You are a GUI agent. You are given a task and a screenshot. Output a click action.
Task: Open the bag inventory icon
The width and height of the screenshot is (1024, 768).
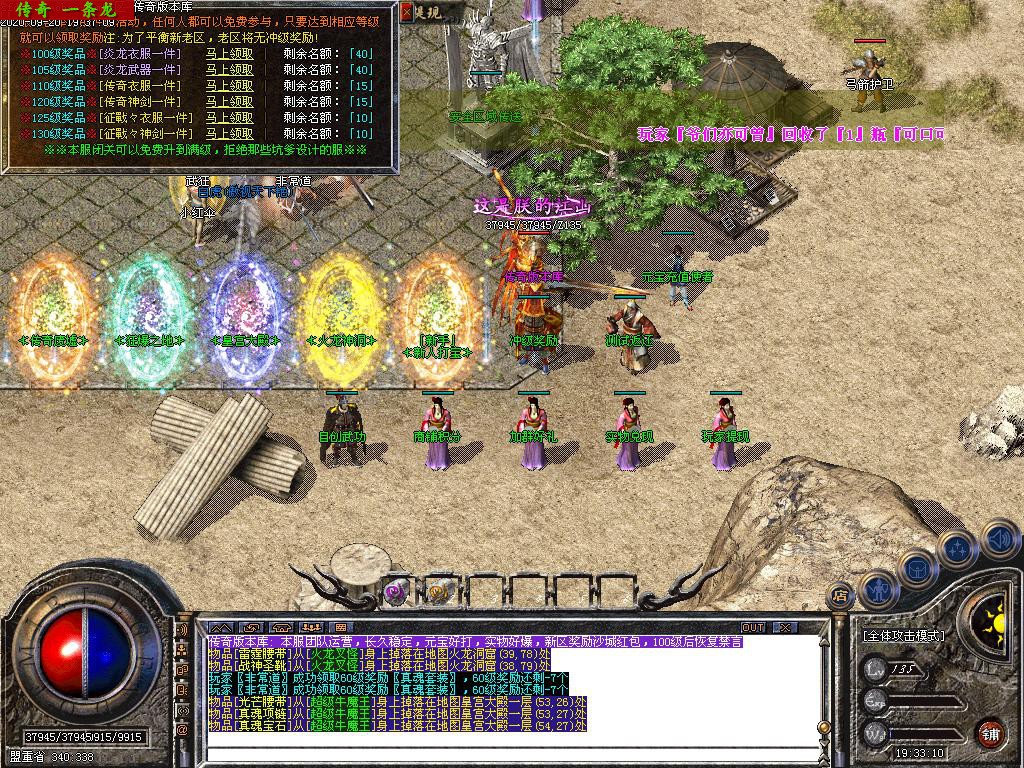pos(917,567)
